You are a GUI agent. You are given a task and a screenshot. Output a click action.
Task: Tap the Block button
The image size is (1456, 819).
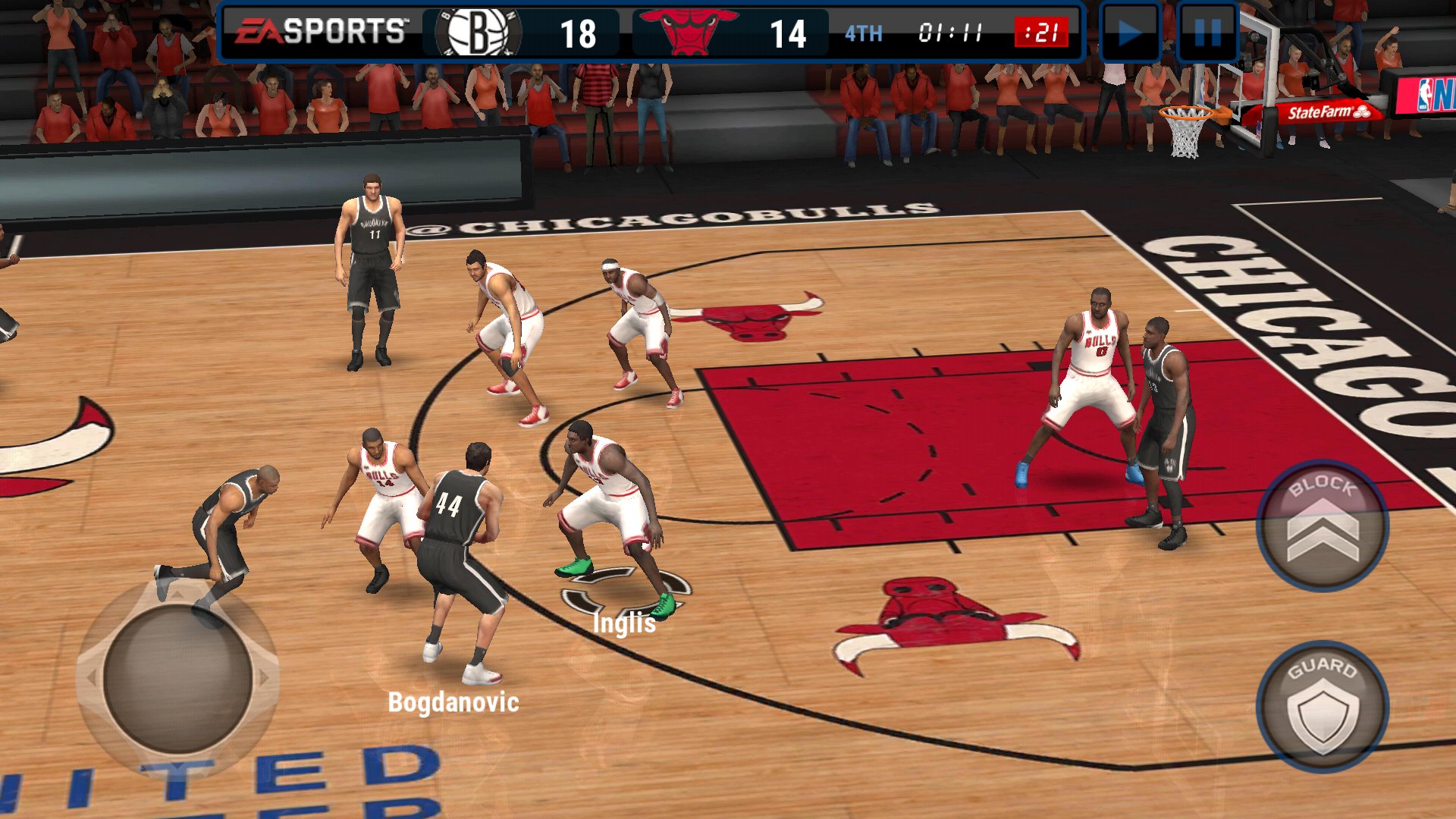point(1322,526)
